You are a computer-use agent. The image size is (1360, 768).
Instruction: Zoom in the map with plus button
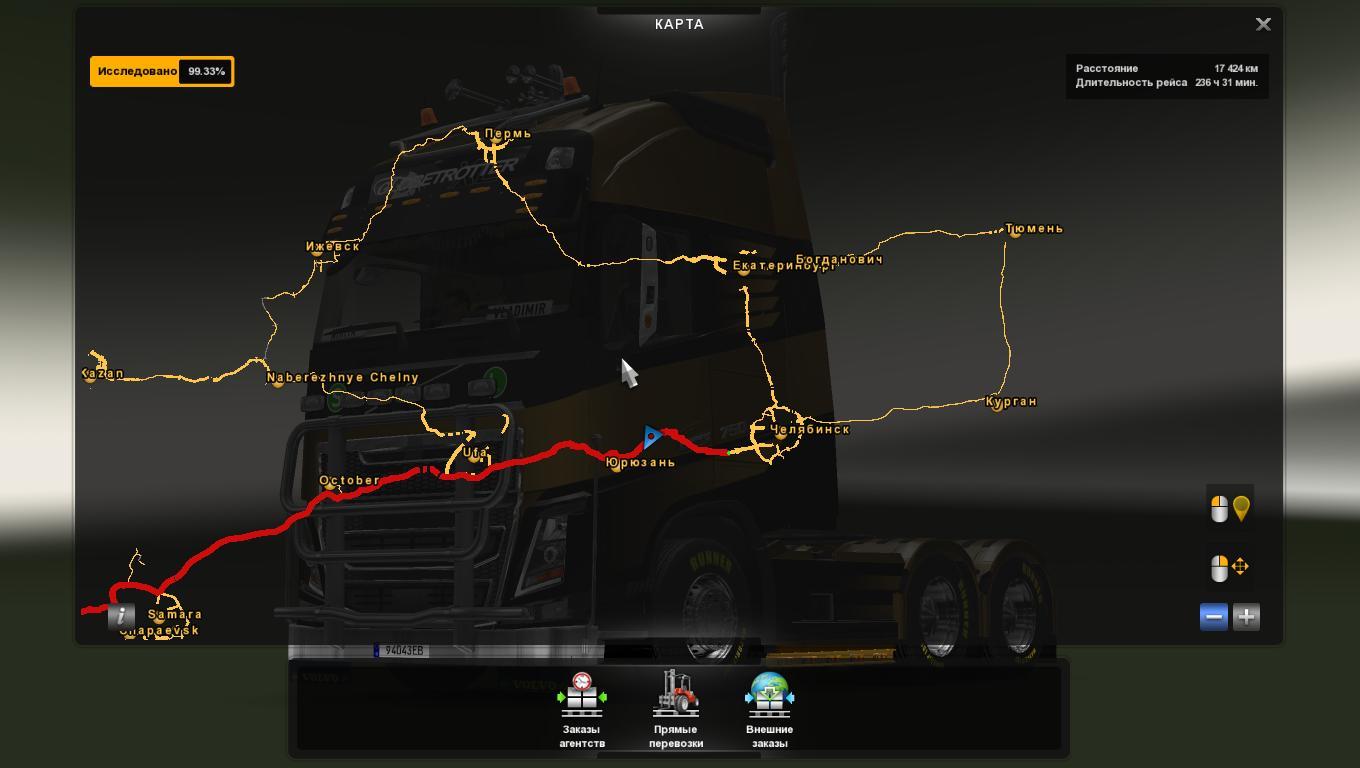(1246, 617)
